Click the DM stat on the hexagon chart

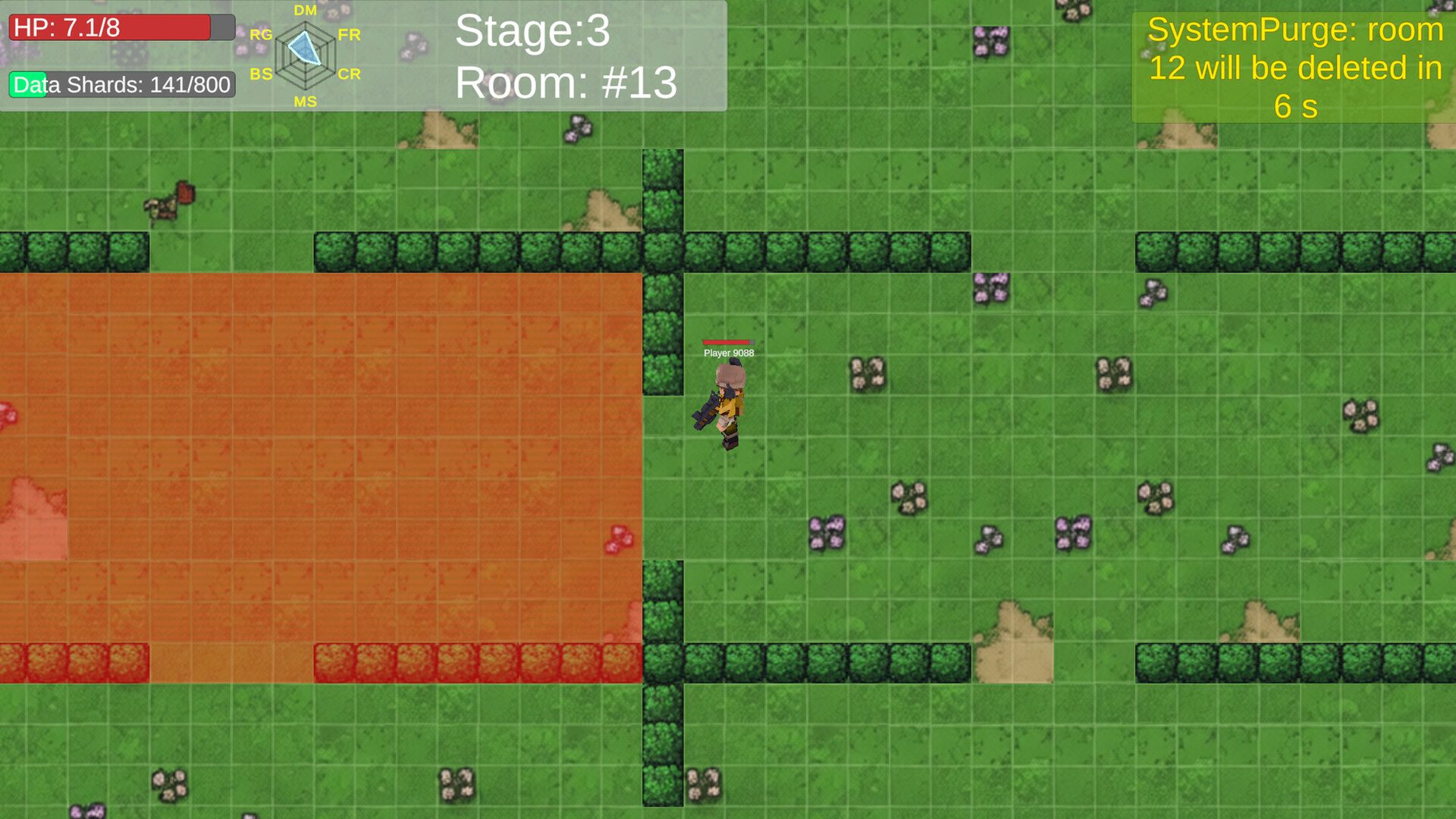[305, 11]
